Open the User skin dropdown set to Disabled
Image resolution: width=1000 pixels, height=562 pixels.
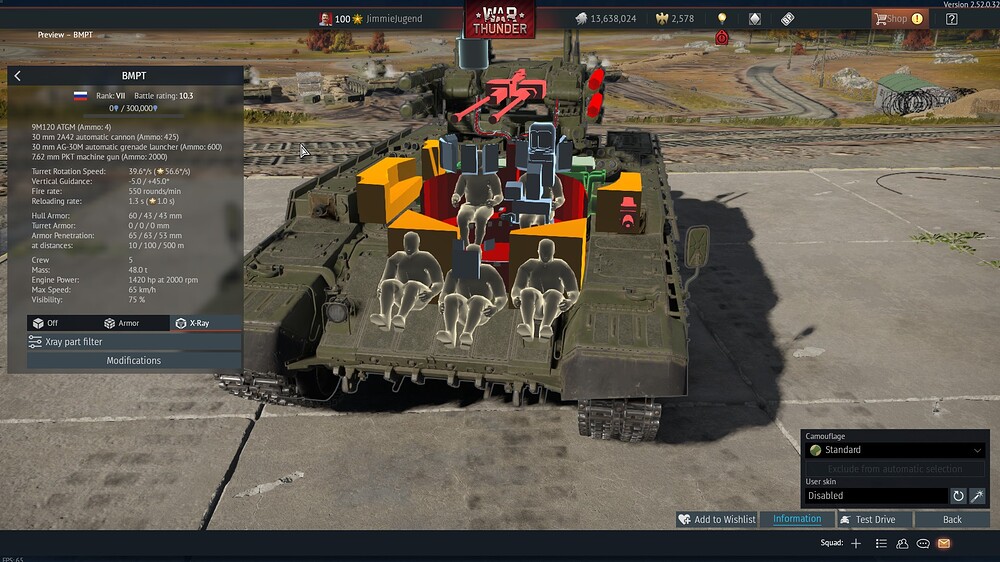pyautogui.click(x=876, y=495)
